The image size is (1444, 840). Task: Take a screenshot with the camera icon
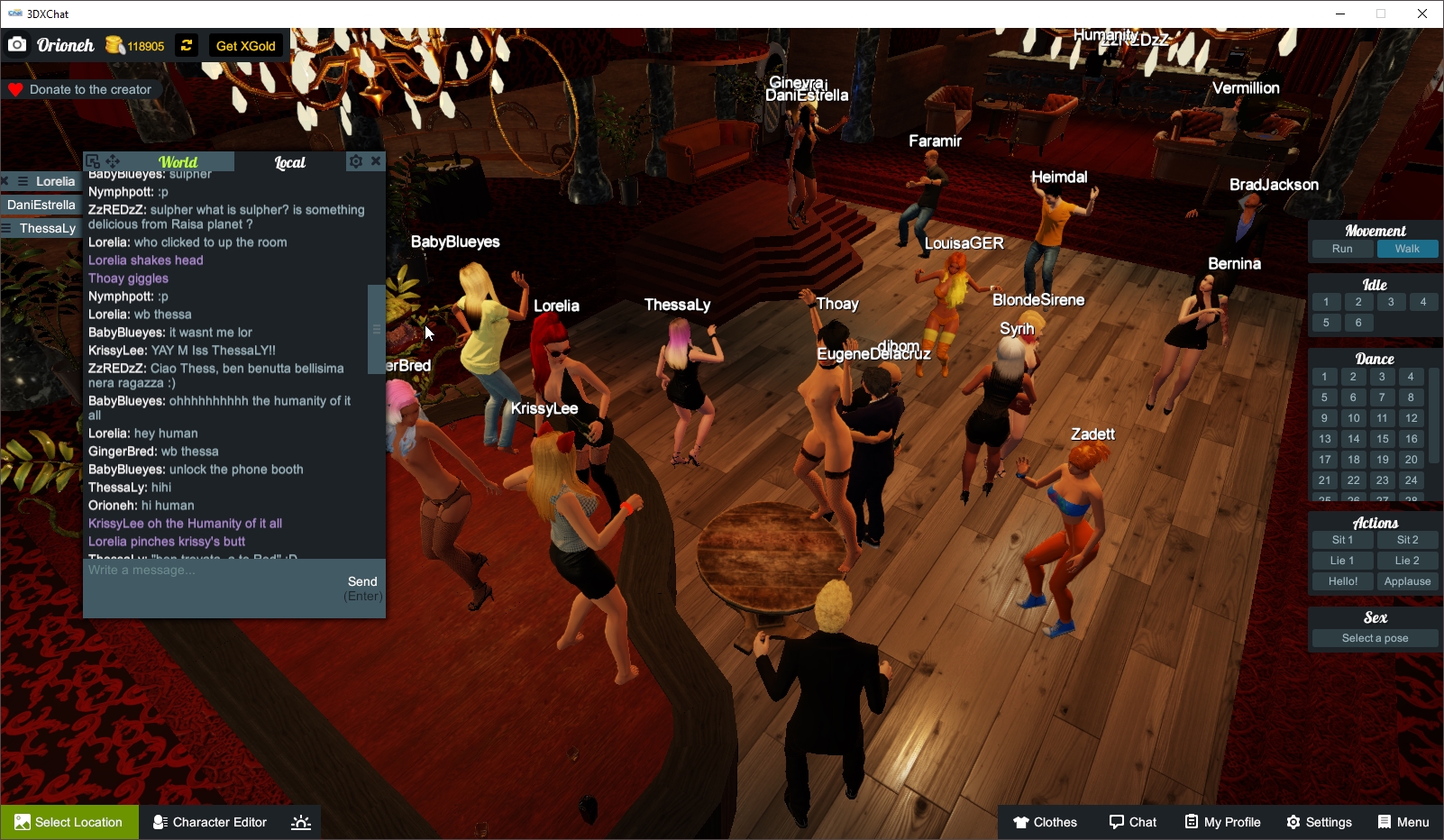click(16, 43)
